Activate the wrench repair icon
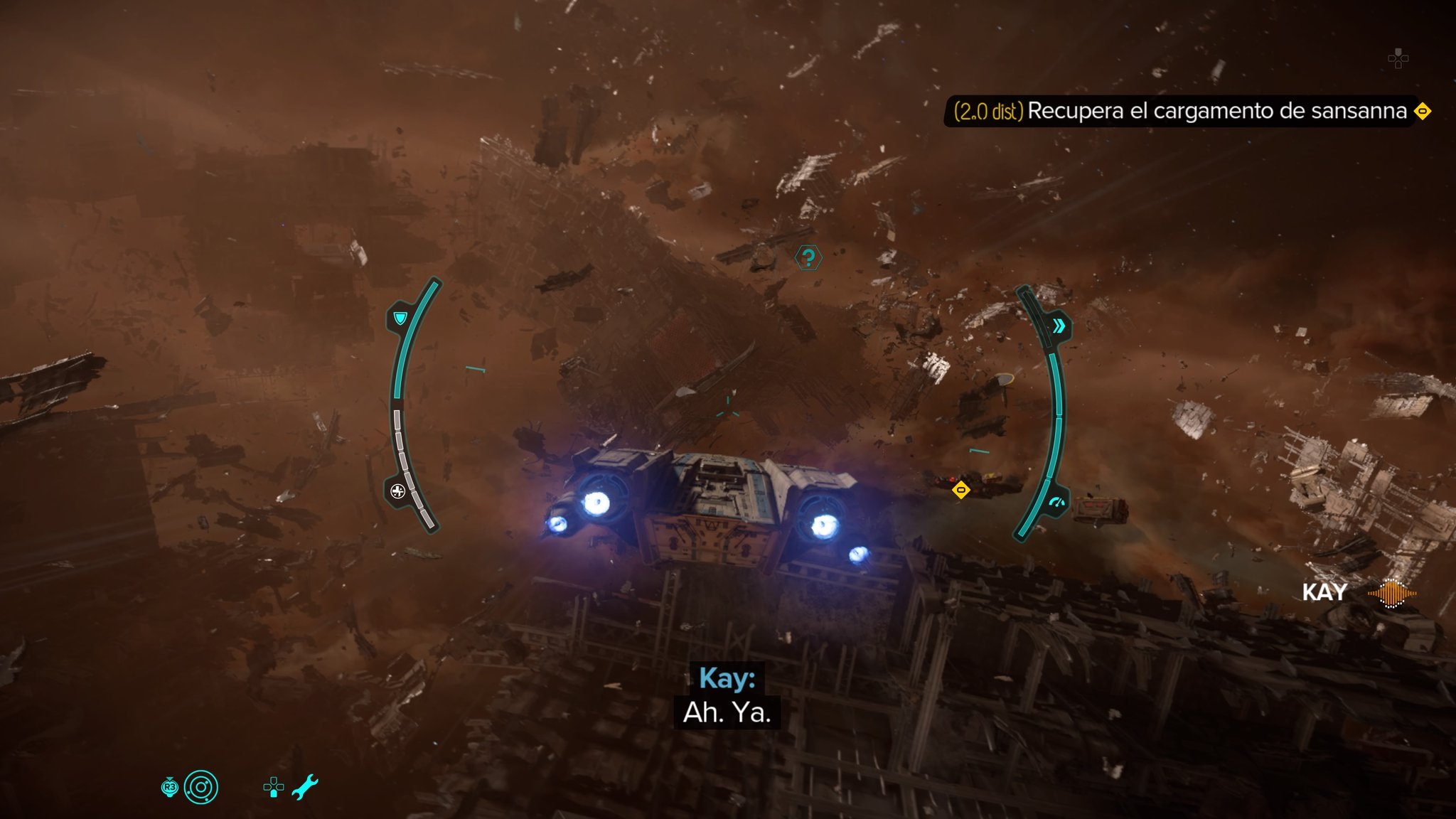The width and height of the screenshot is (1456, 819). (x=305, y=787)
